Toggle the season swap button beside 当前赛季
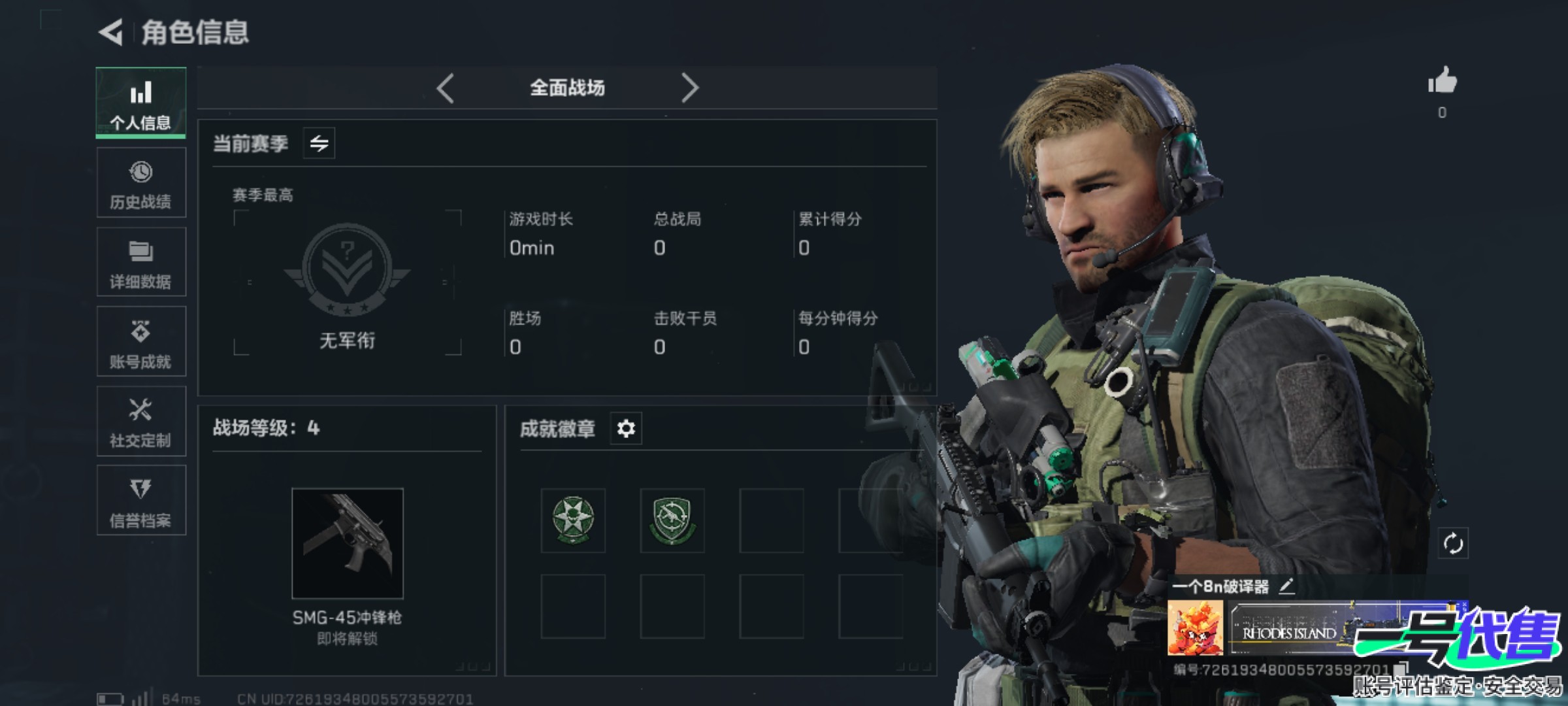Viewport: 1568px width, 706px height. pyautogui.click(x=319, y=143)
